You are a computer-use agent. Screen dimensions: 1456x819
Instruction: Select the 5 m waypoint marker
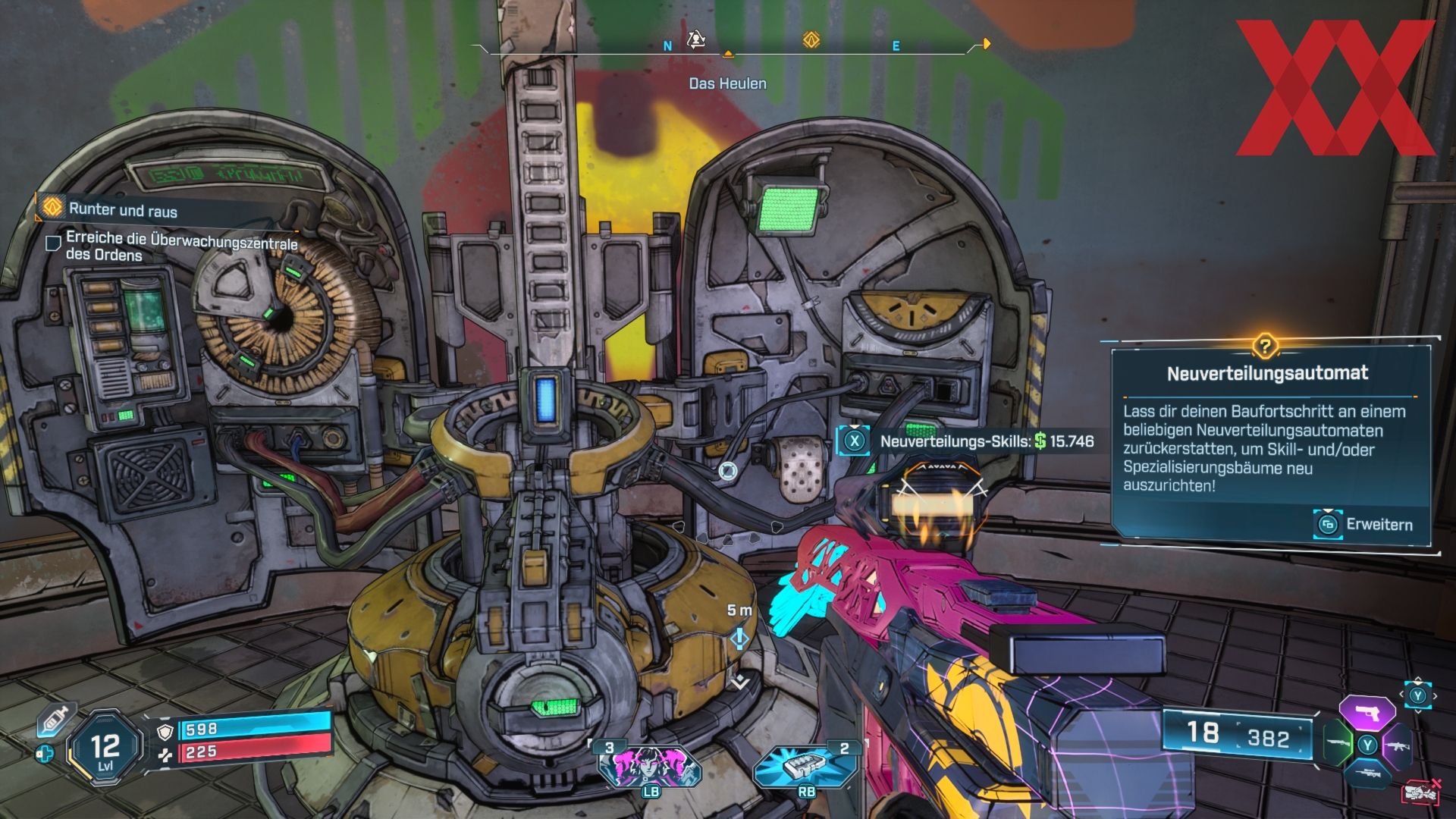739,638
